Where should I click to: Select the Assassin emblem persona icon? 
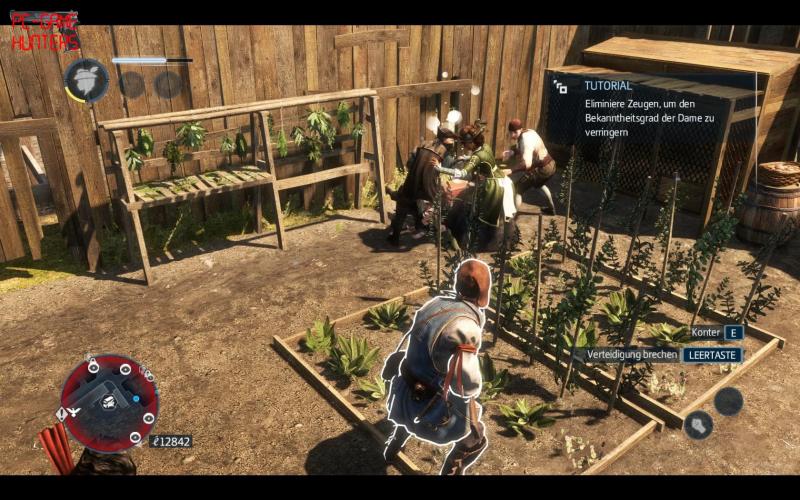point(86,79)
